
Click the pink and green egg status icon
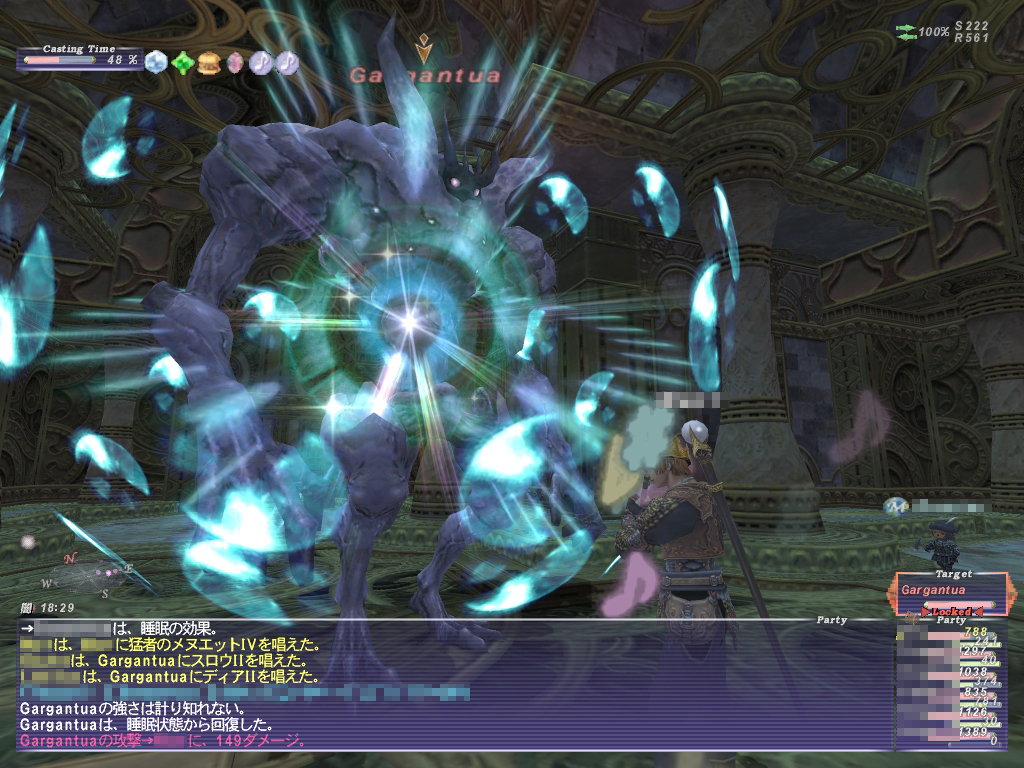point(235,62)
